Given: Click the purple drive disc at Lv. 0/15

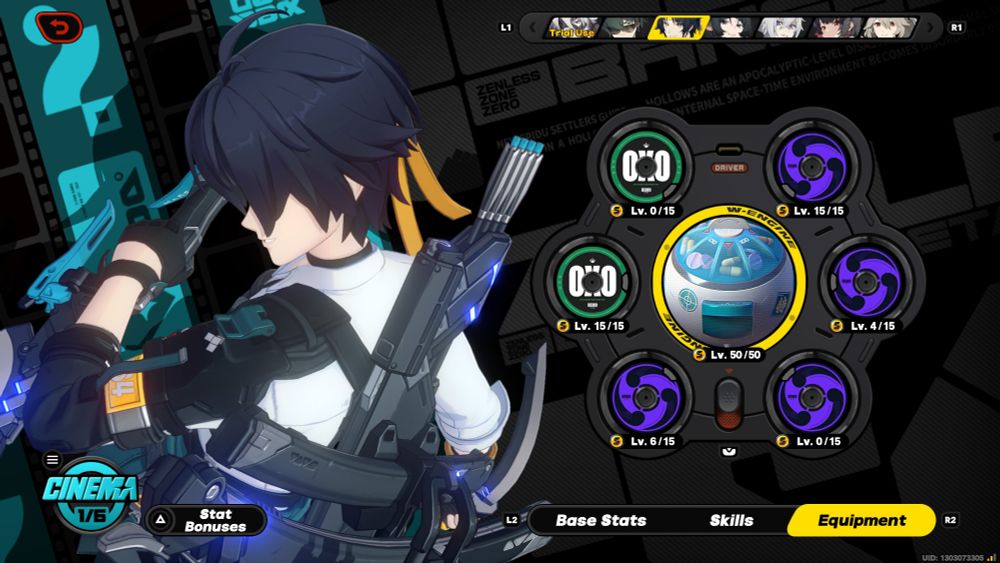Looking at the screenshot, I should click(x=808, y=397).
